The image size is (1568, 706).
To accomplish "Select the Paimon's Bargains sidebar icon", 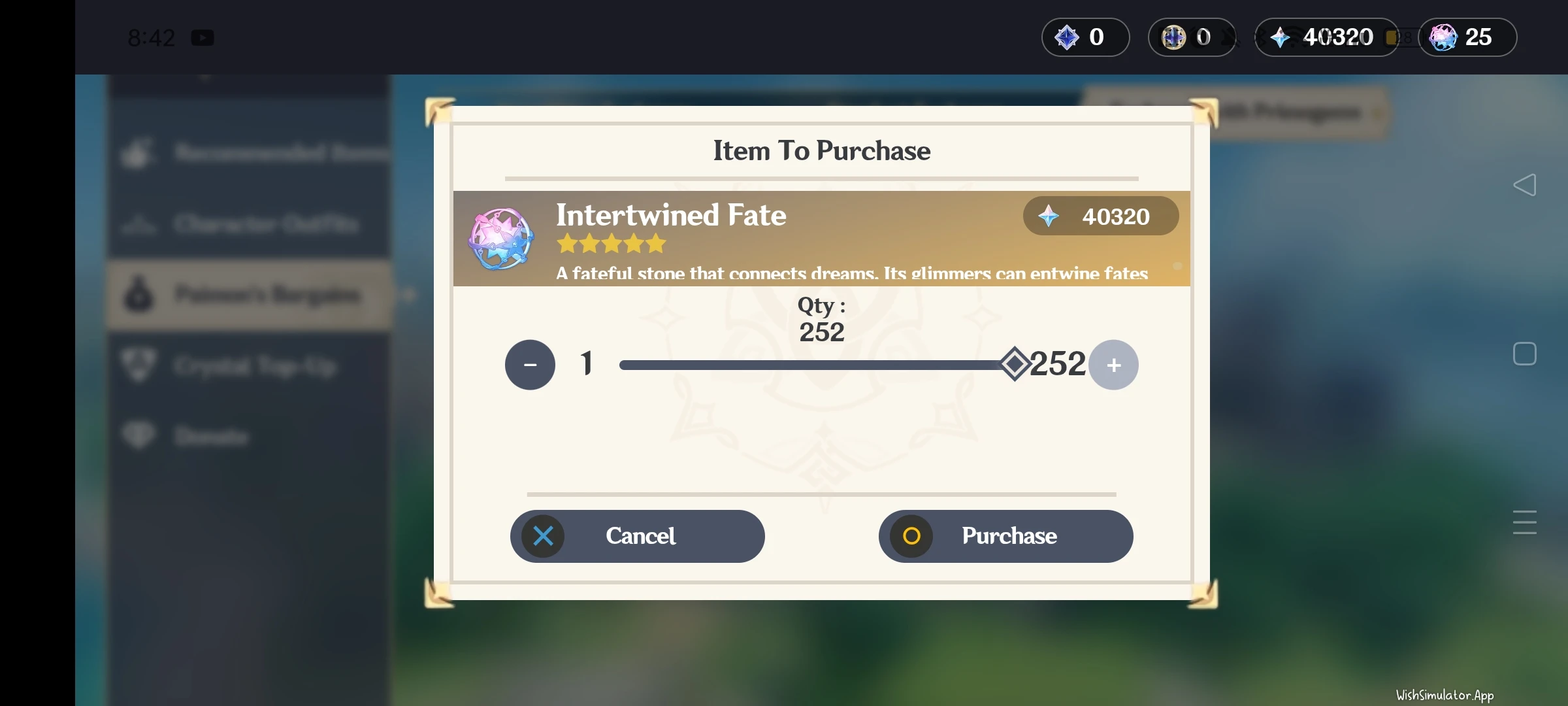I will click(x=139, y=295).
